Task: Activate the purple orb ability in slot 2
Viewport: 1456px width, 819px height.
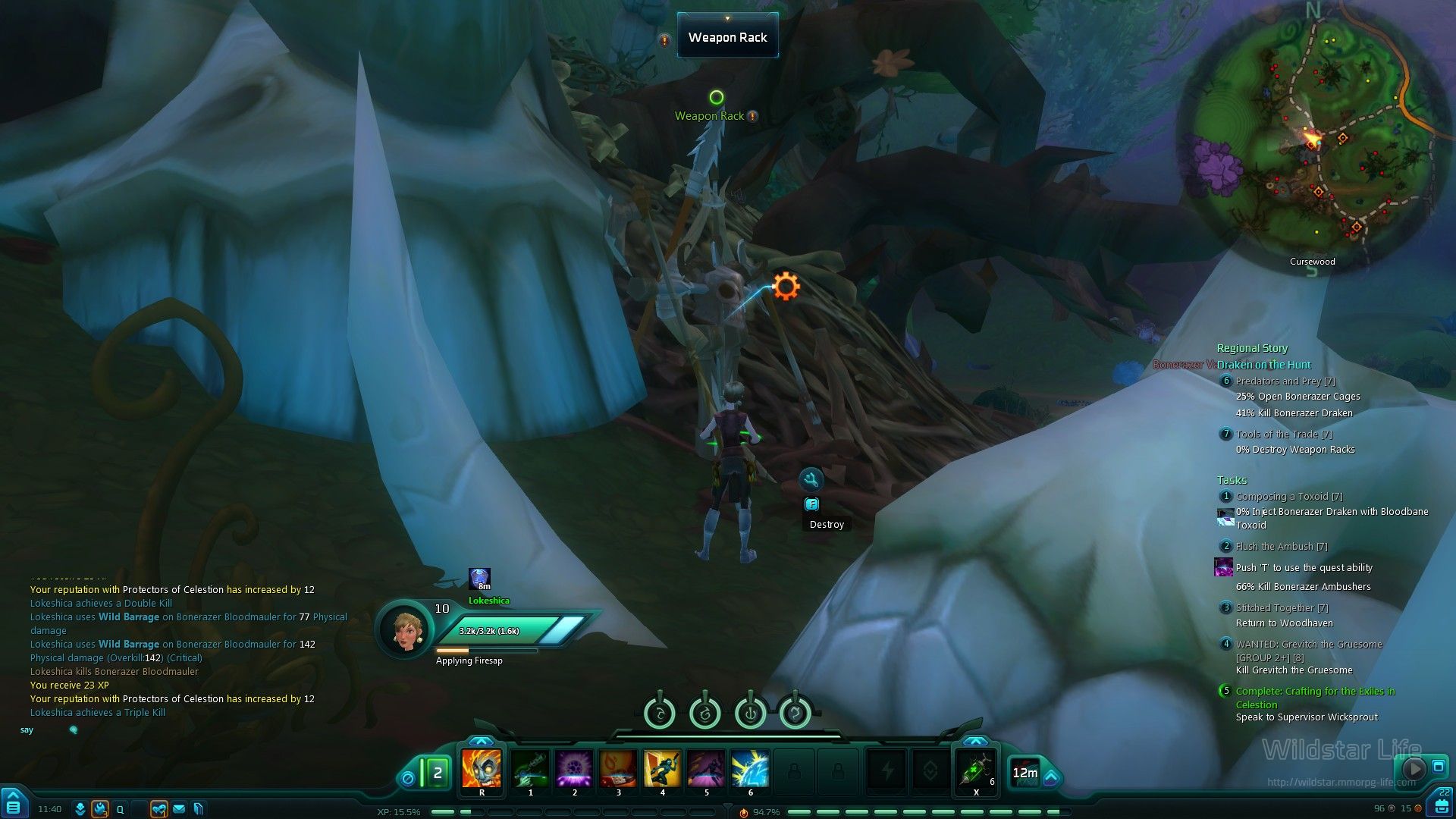Action: tap(574, 768)
